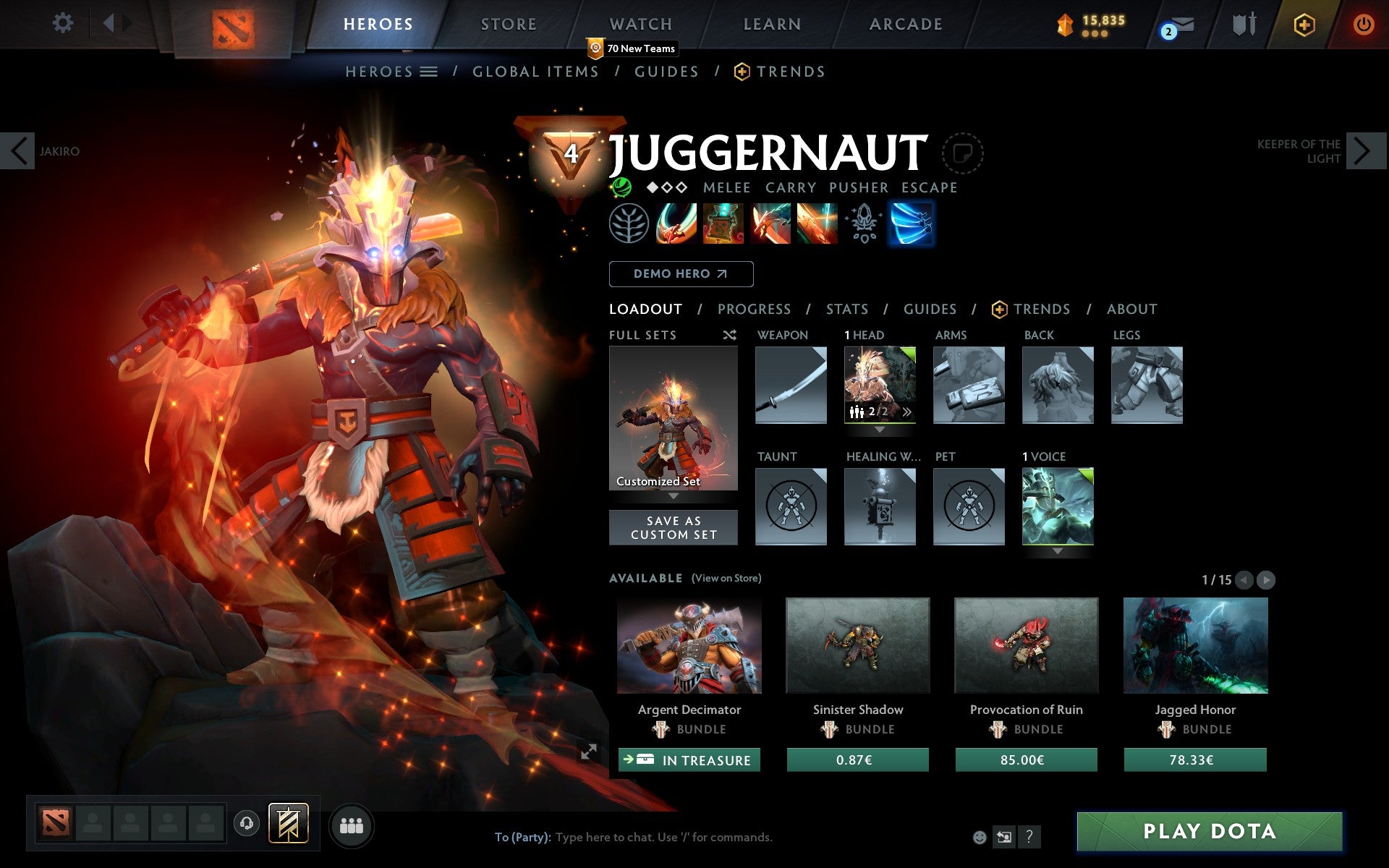The height and width of the screenshot is (868, 1389).
Task: Open the Dota Plus hexagon icon
Action: 1303,24
